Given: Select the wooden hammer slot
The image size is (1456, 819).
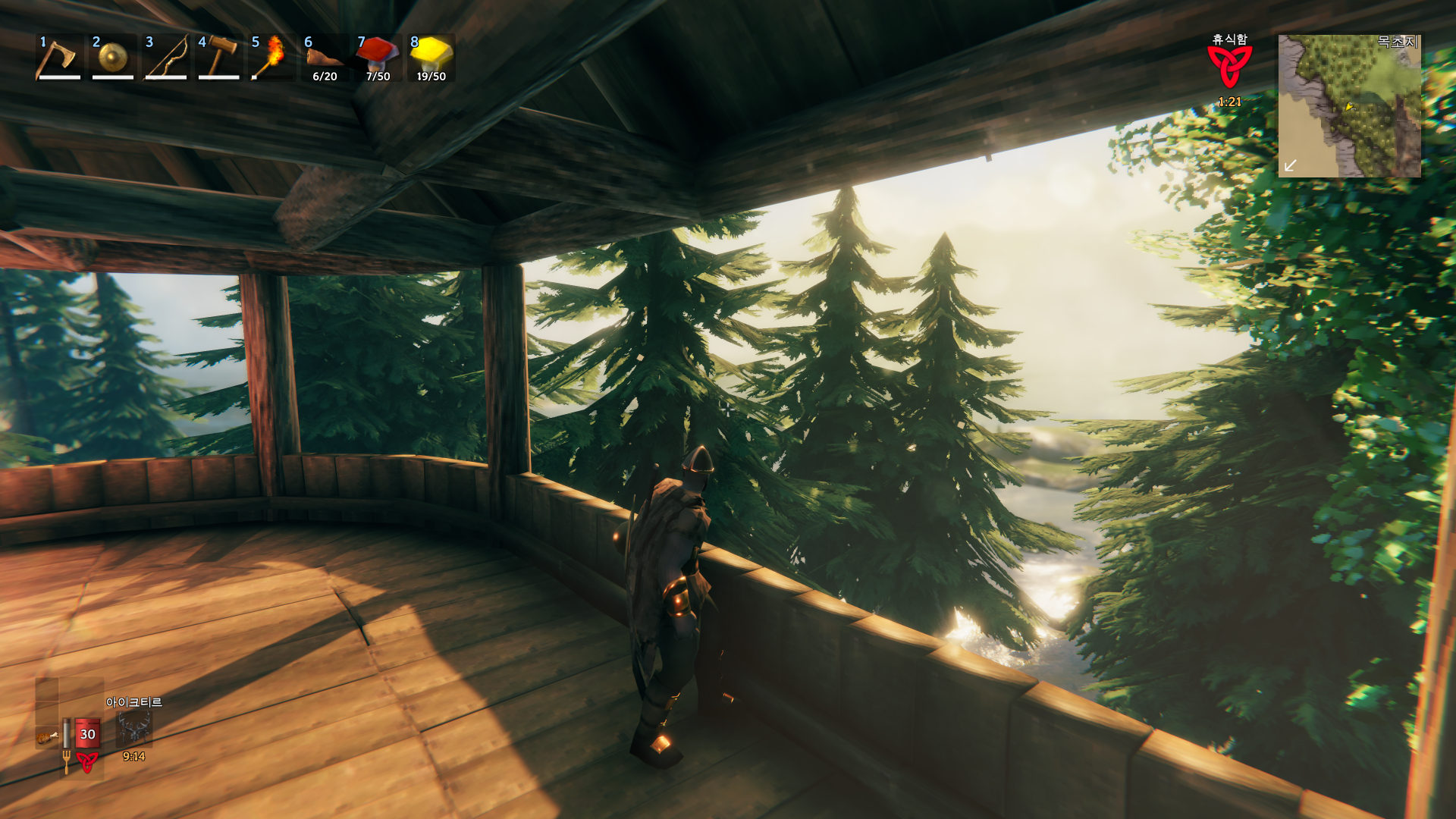Looking at the screenshot, I should (218, 58).
